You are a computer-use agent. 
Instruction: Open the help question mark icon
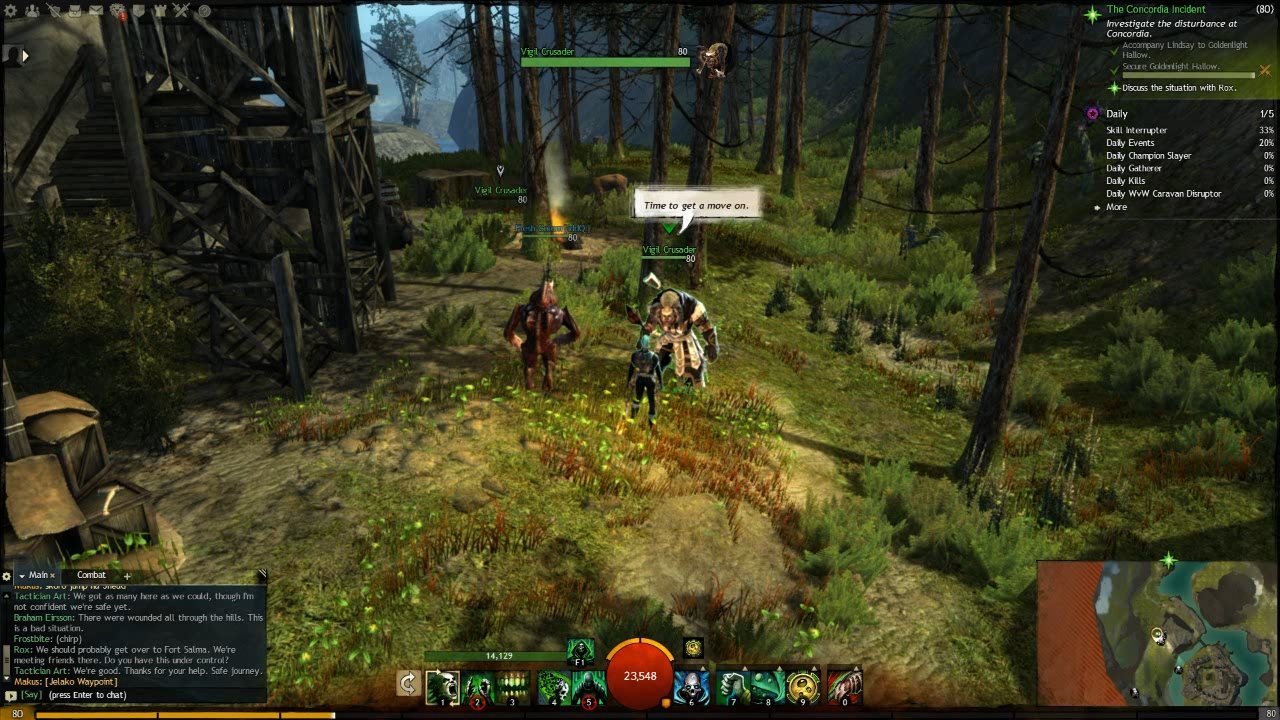click(203, 11)
